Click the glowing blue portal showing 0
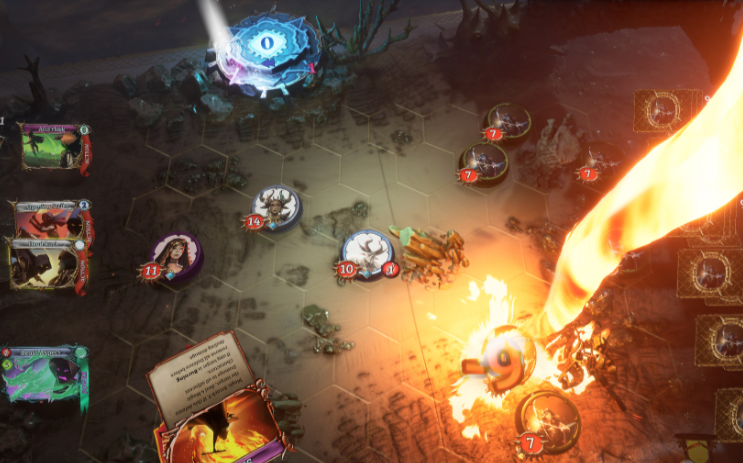Screen dimensions: 743x463 point(266,45)
